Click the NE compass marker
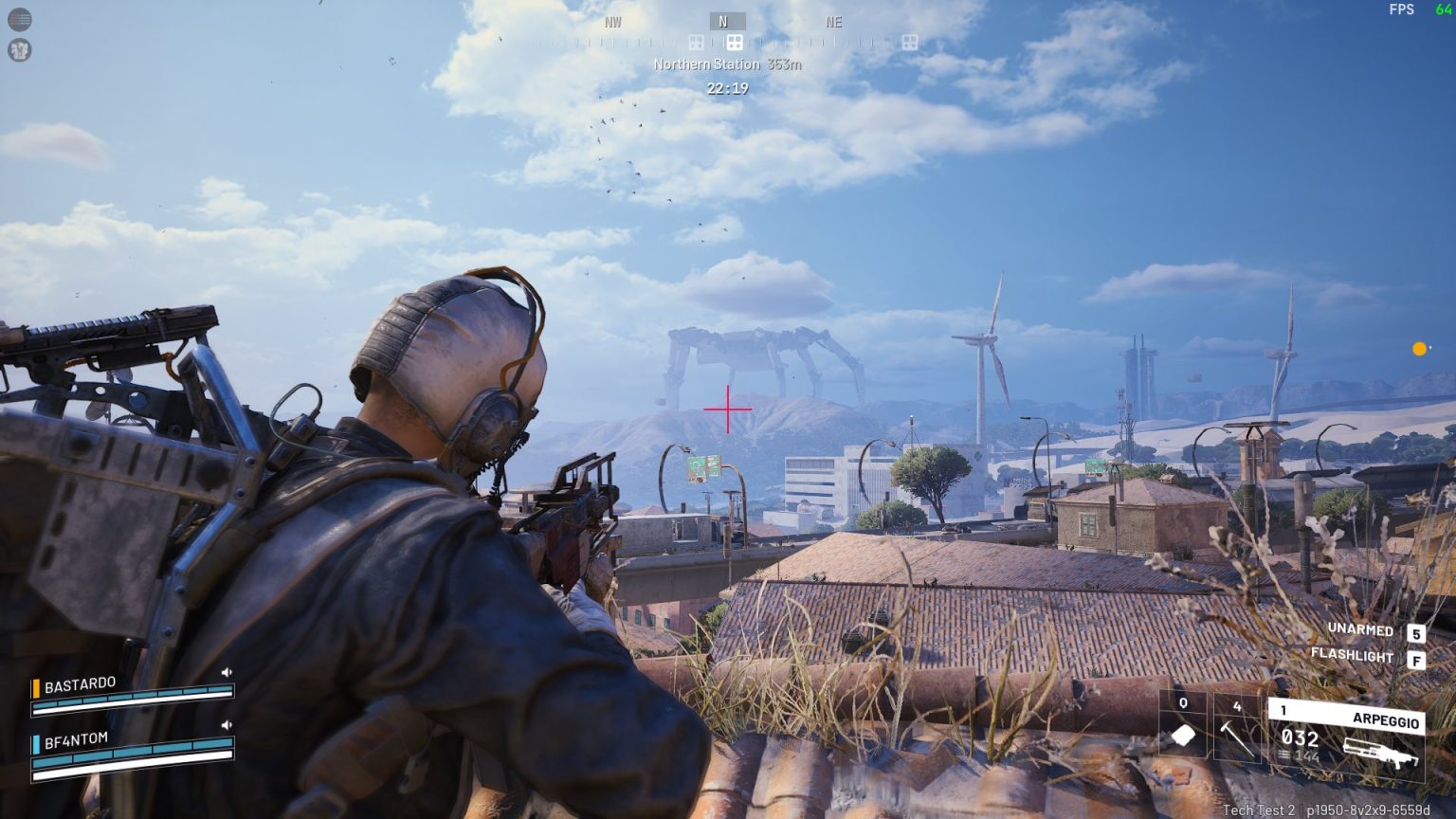The width and height of the screenshot is (1456, 819). 834,22
